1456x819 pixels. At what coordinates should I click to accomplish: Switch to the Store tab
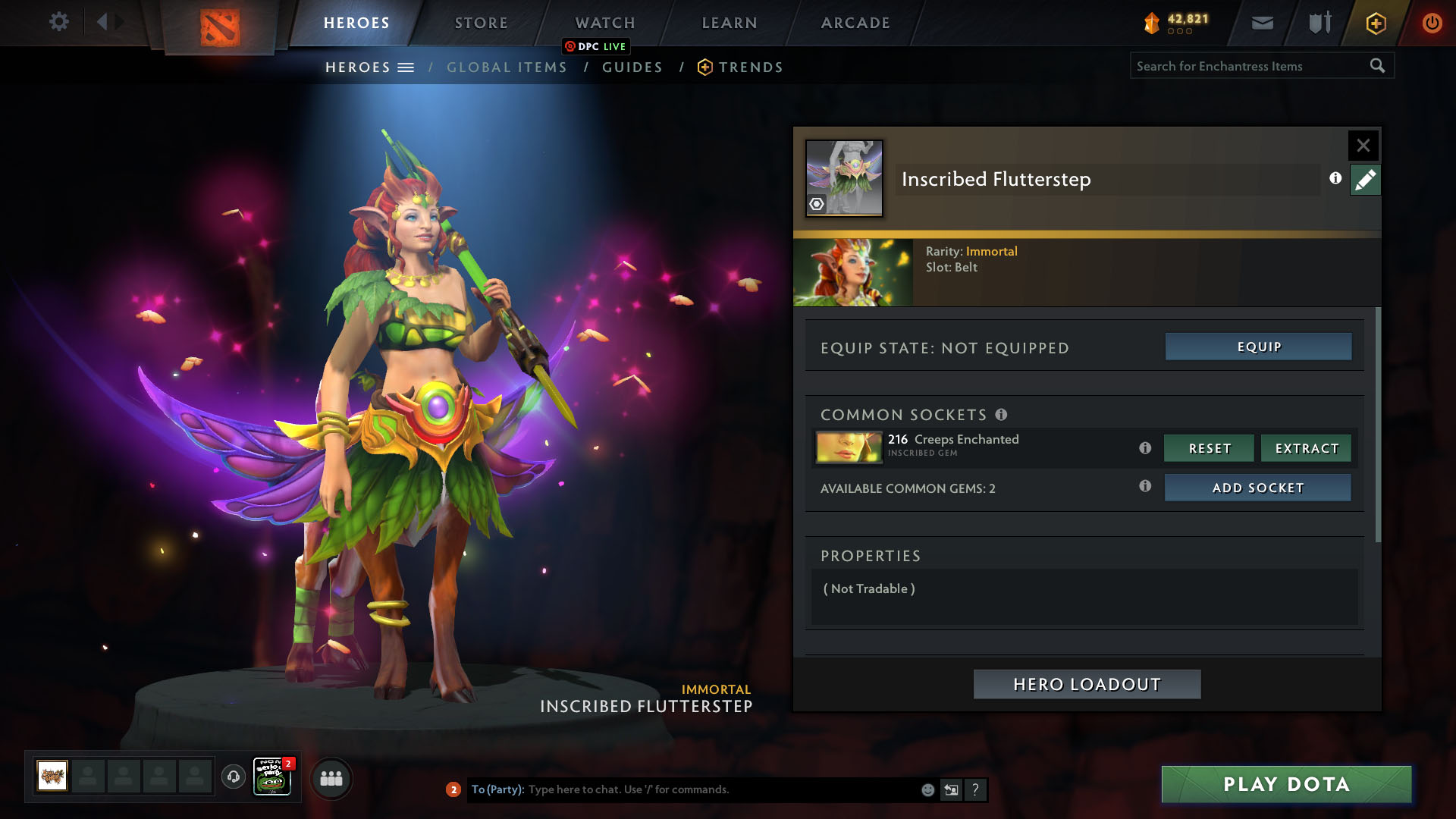[x=482, y=23]
